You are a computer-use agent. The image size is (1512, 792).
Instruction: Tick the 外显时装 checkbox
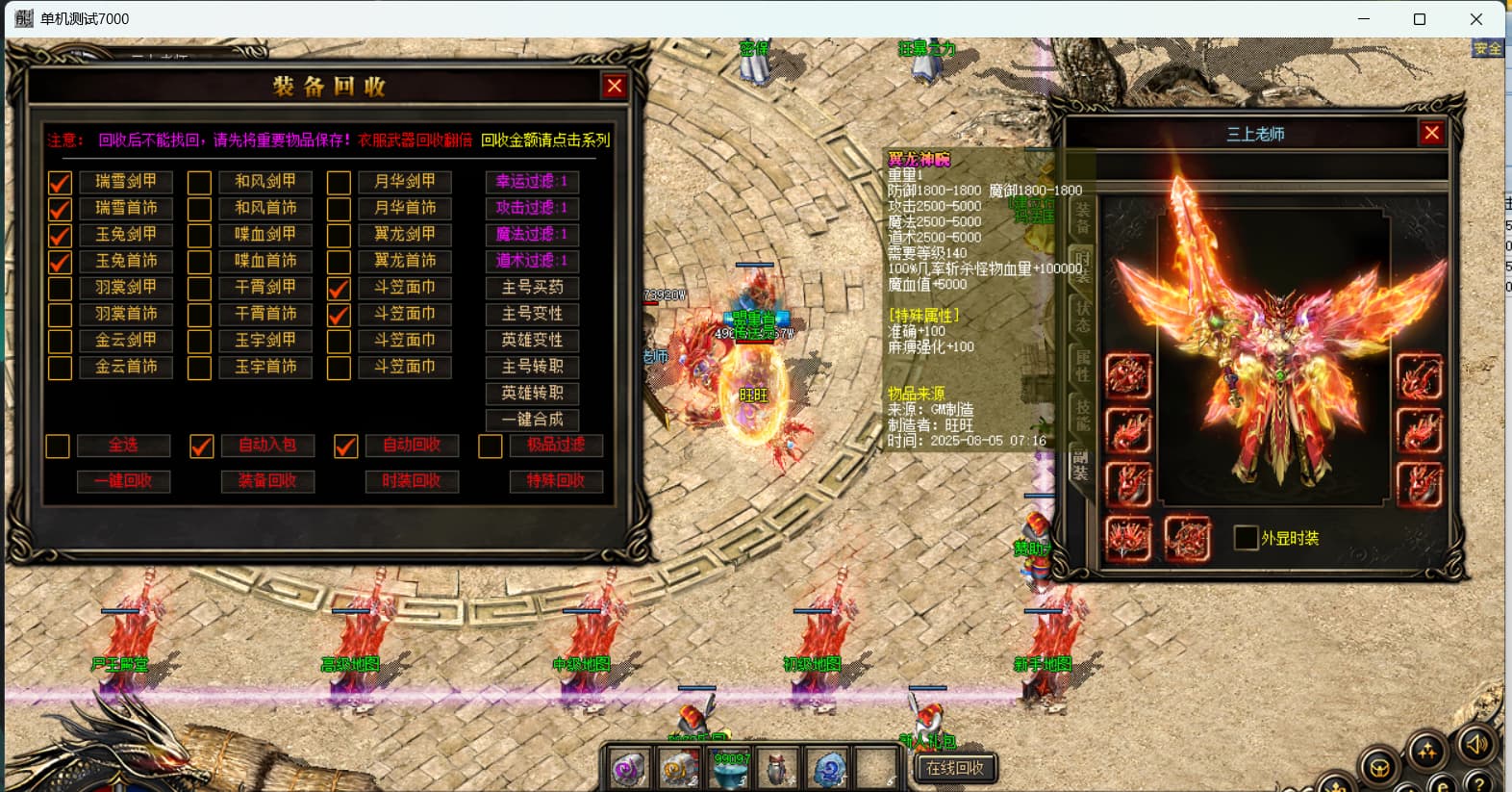pyautogui.click(x=1246, y=538)
